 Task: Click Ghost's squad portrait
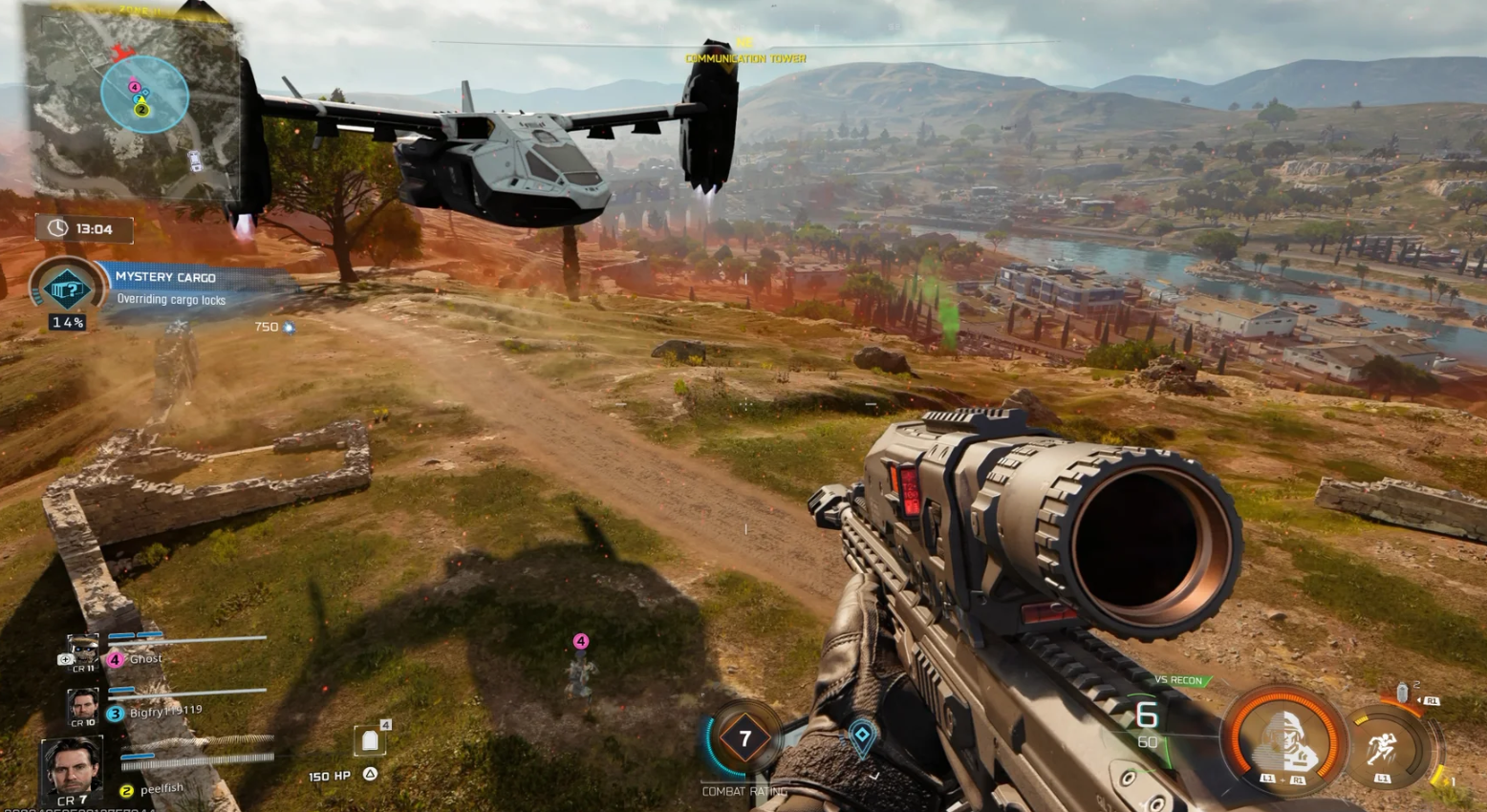pos(84,652)
